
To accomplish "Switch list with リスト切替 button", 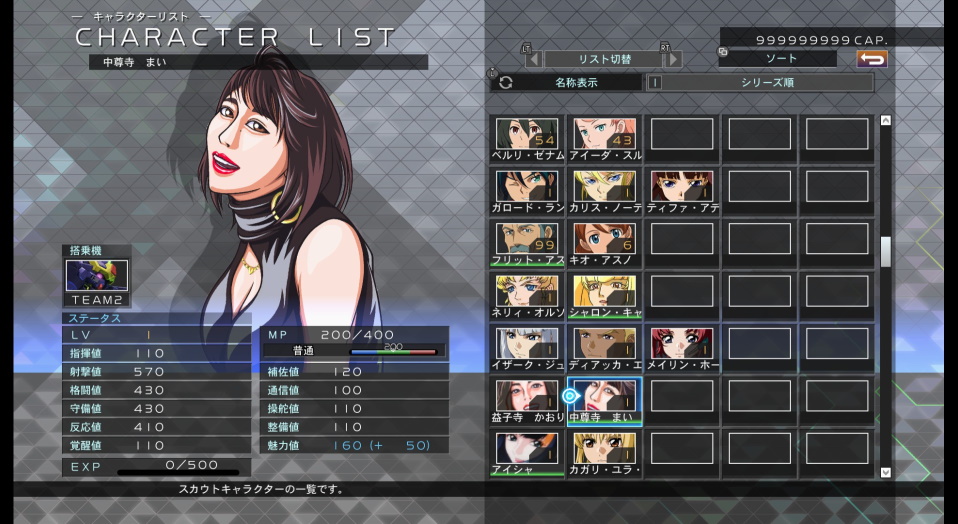I will tap(603, 59).
